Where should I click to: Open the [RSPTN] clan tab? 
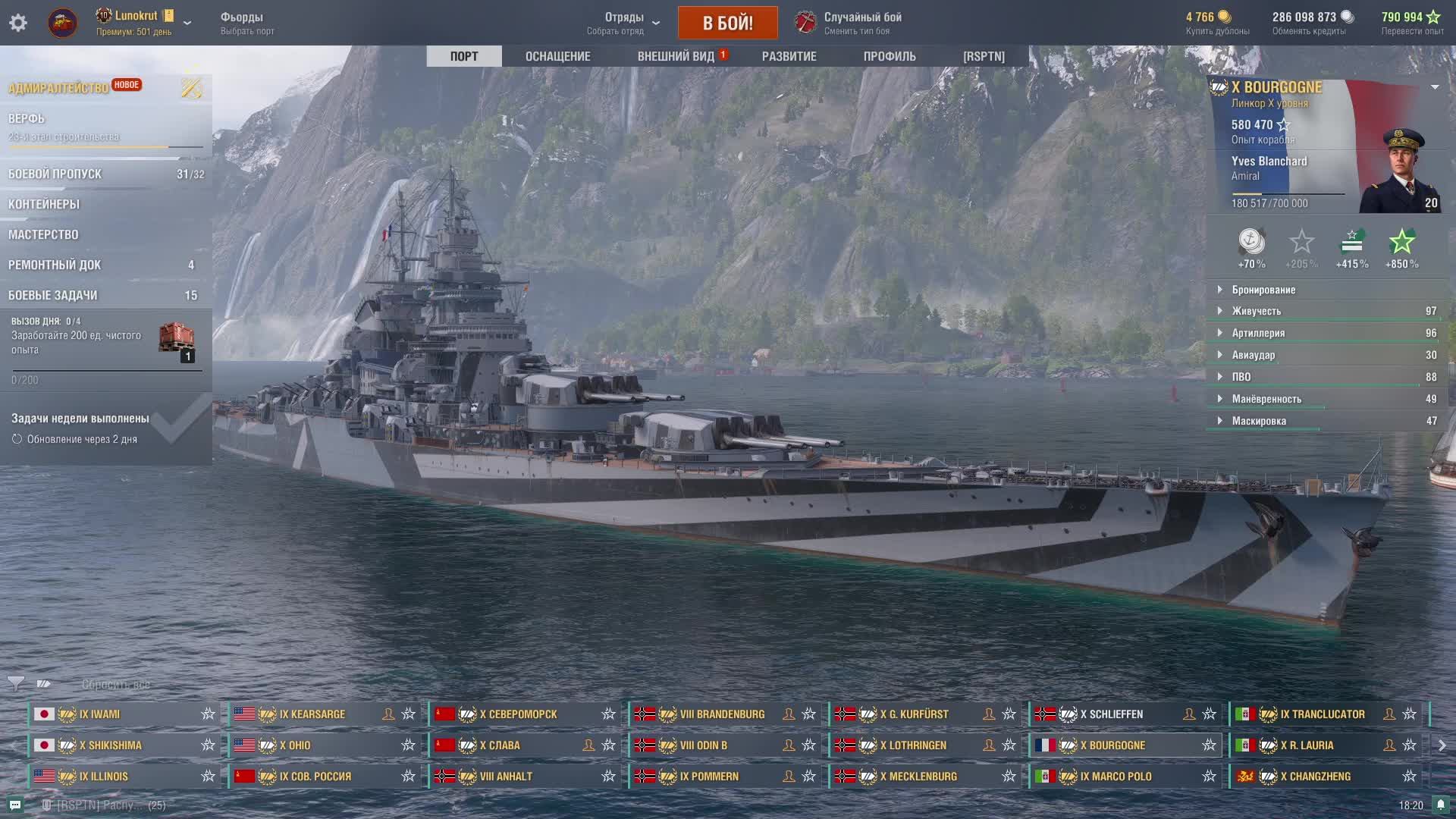[984, 56]
